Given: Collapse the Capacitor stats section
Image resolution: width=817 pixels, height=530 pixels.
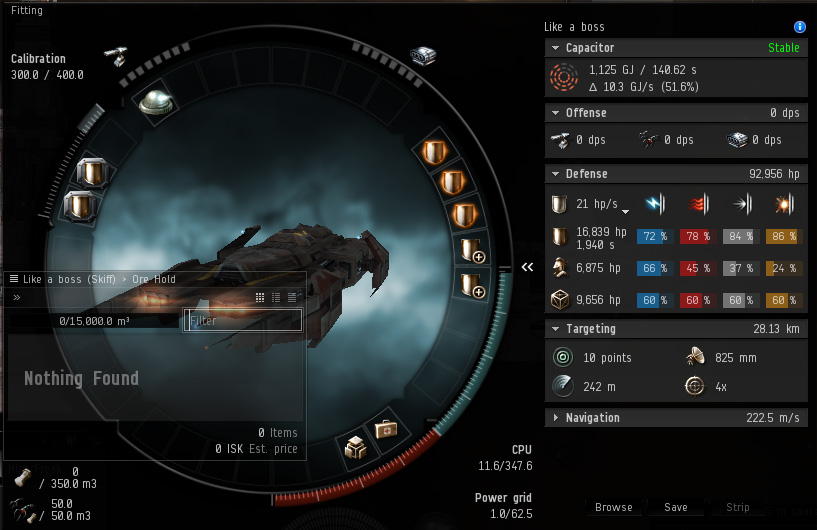Looking at the screenshot, I should point(555,48).
